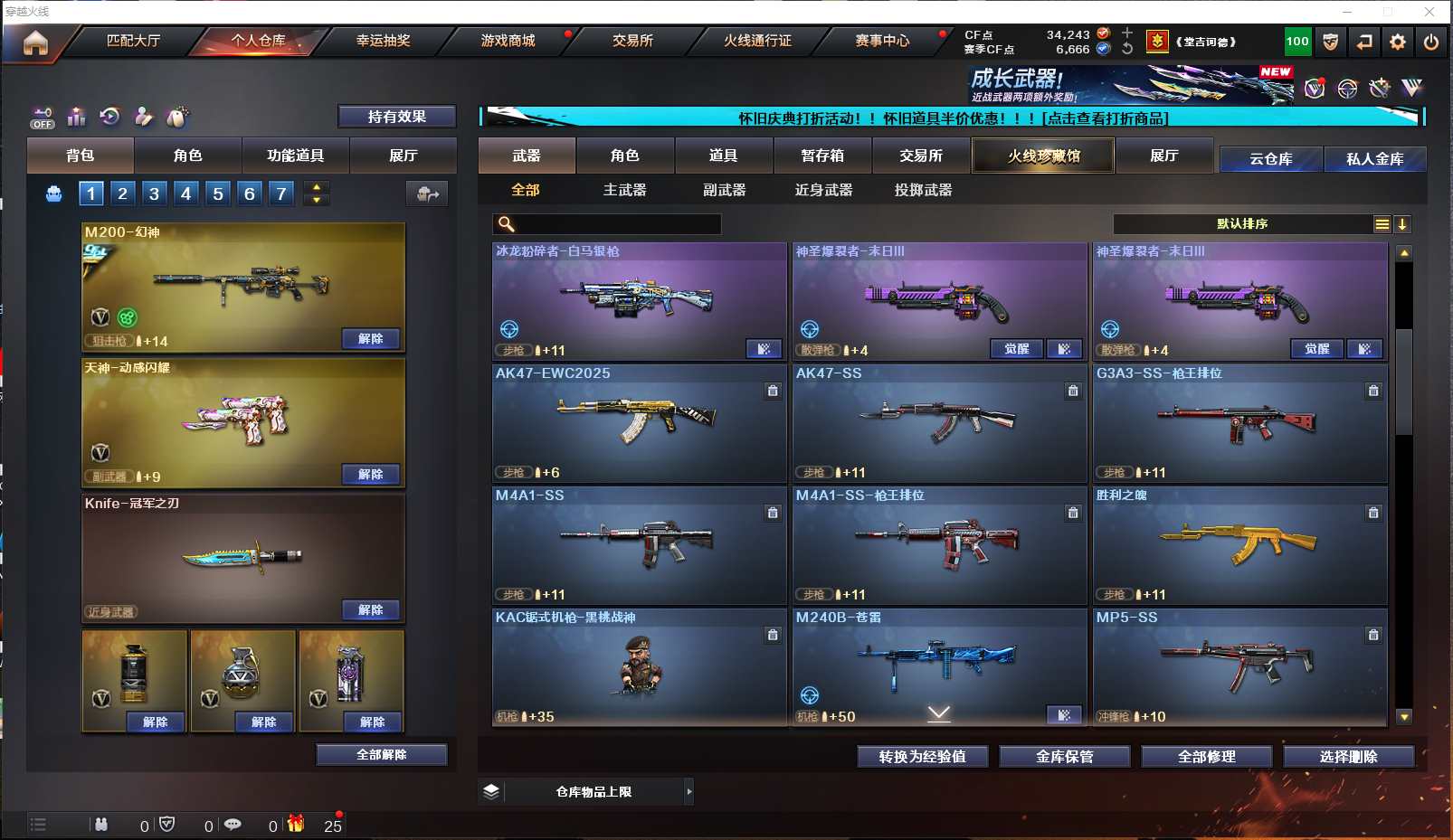
Task: Unequip the M200-幻神 sniper rifle
Action: (371, 338)
